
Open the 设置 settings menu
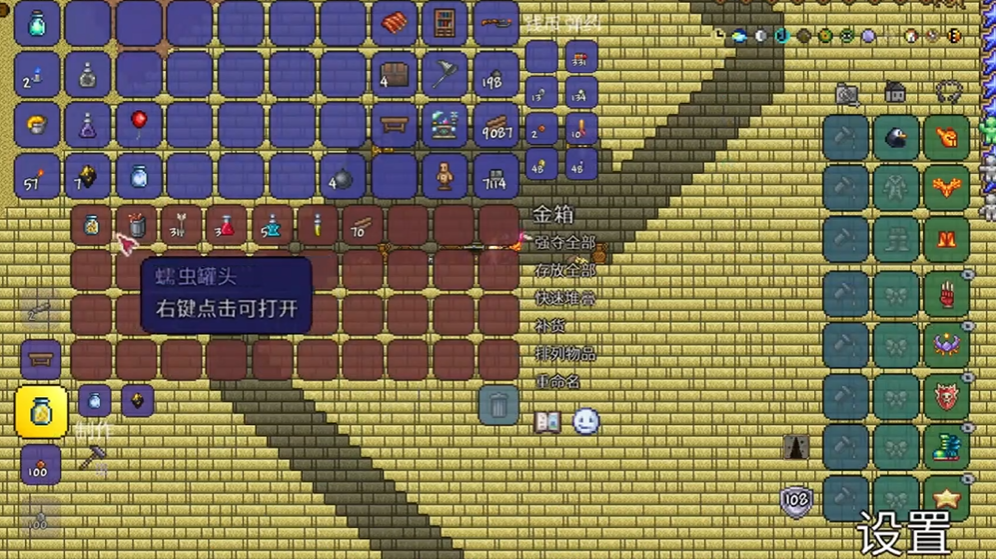903,534
